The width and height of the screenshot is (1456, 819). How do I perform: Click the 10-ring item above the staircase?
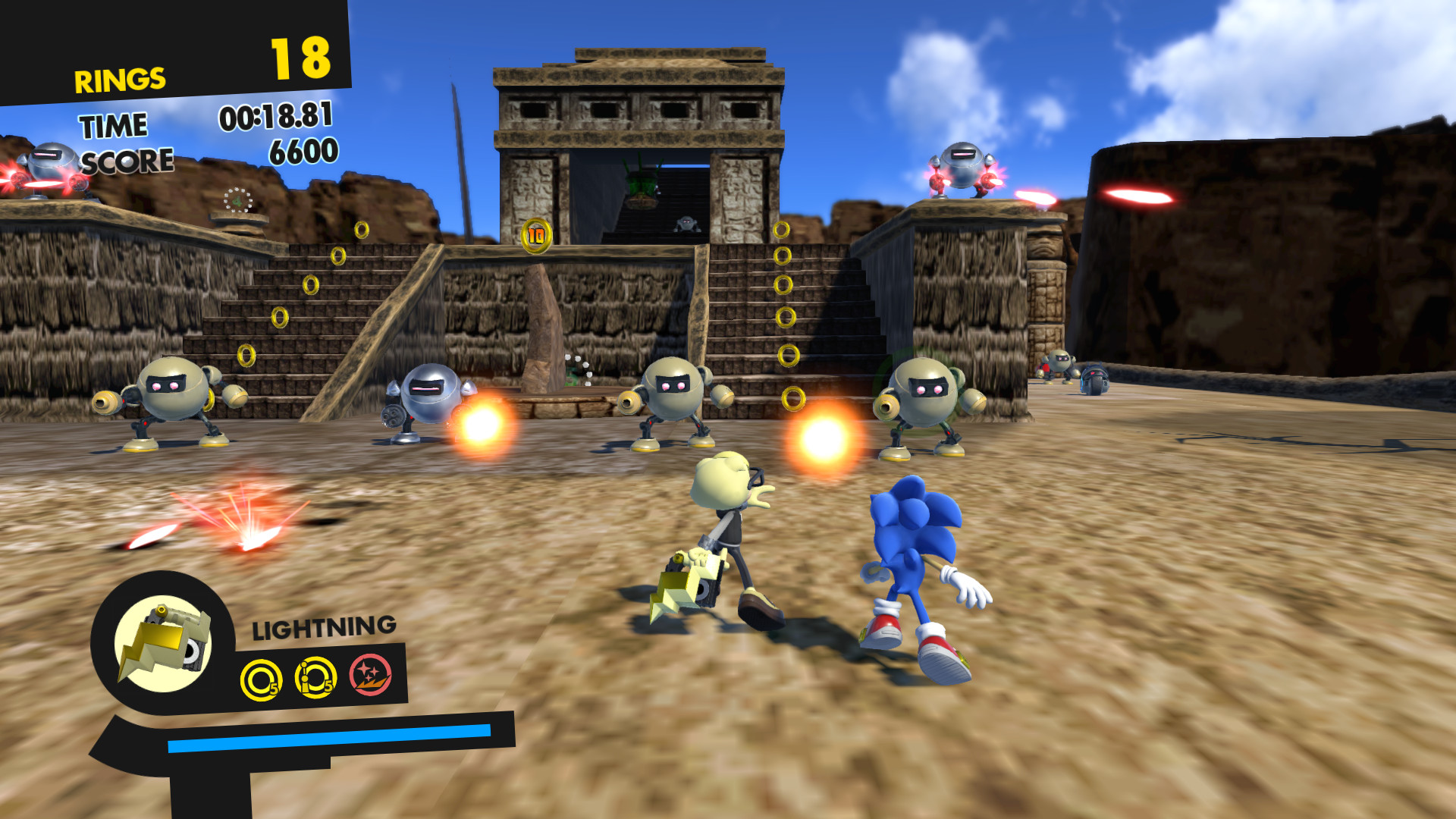click(538, 235)
